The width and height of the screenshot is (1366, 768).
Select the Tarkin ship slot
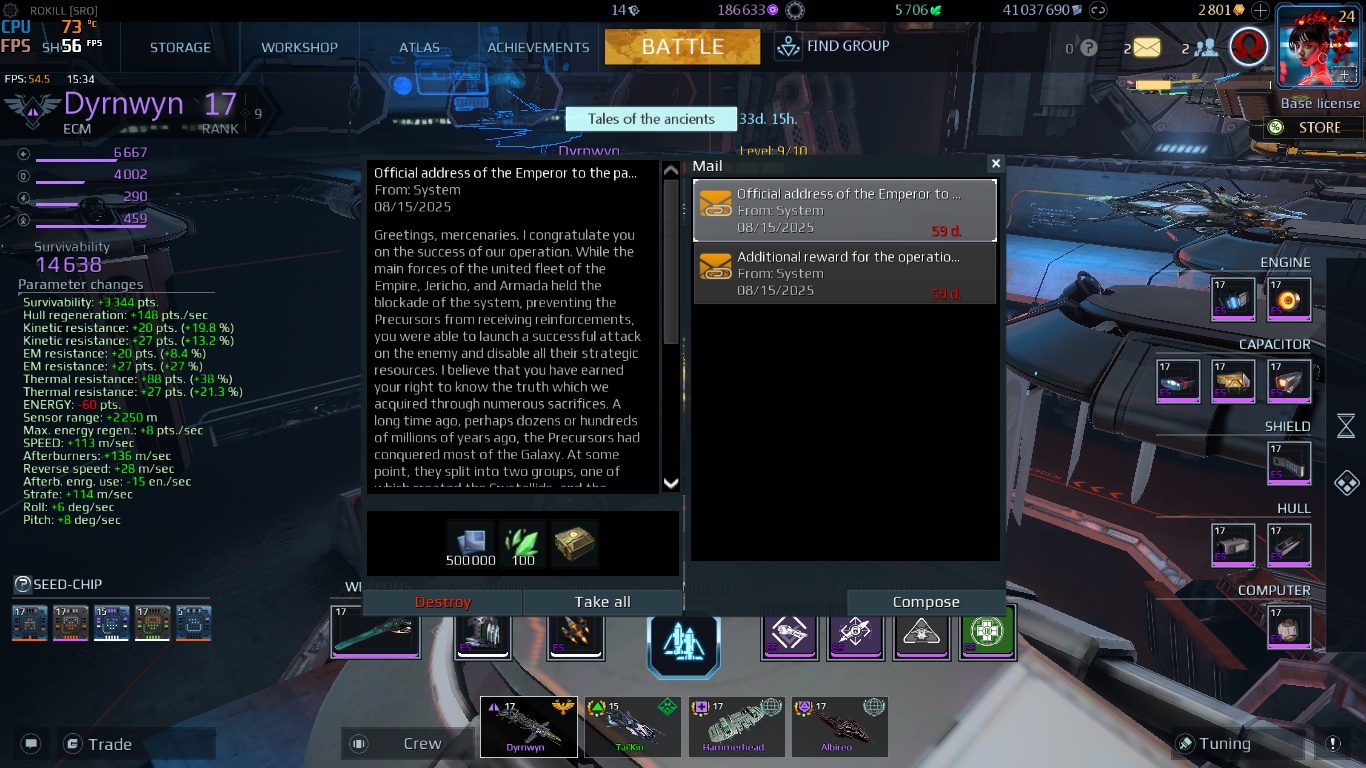[x=632, y=727]
